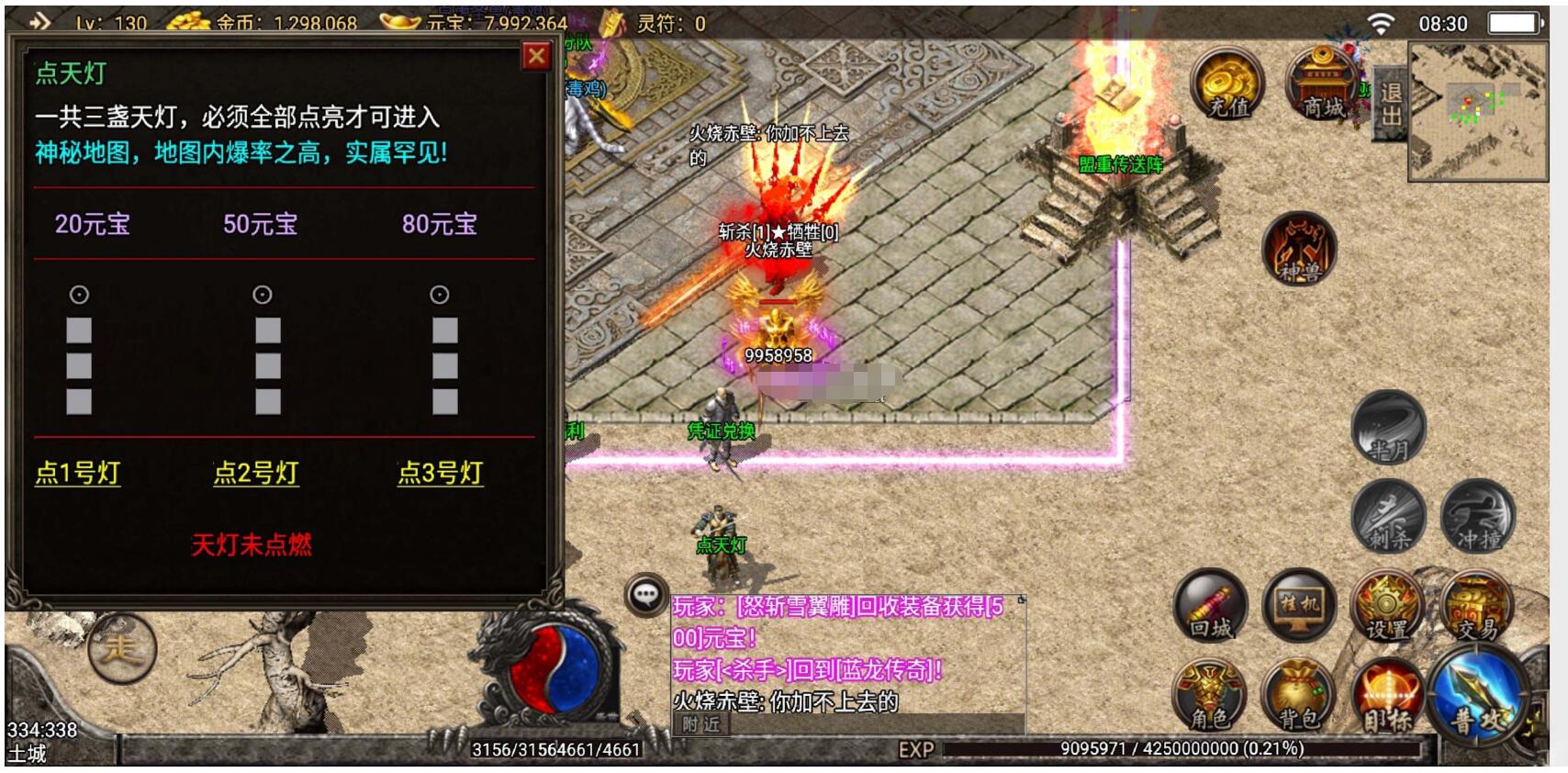1568x773 pixels.
Task: Open the 充值 recharge icon
Action: click(1228, 84)
